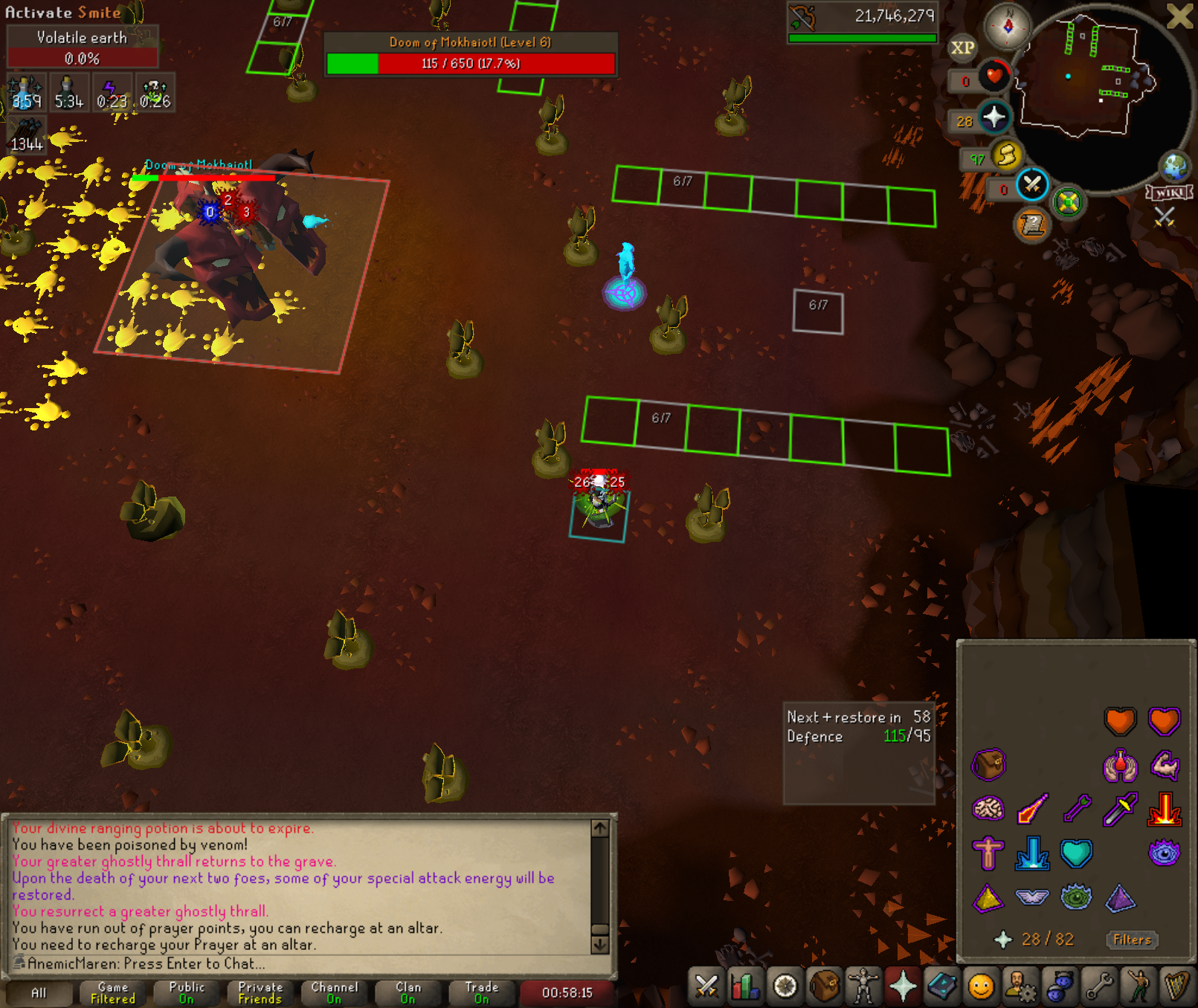Toggle quick-prayers with the prayer orb

(993, 117)
